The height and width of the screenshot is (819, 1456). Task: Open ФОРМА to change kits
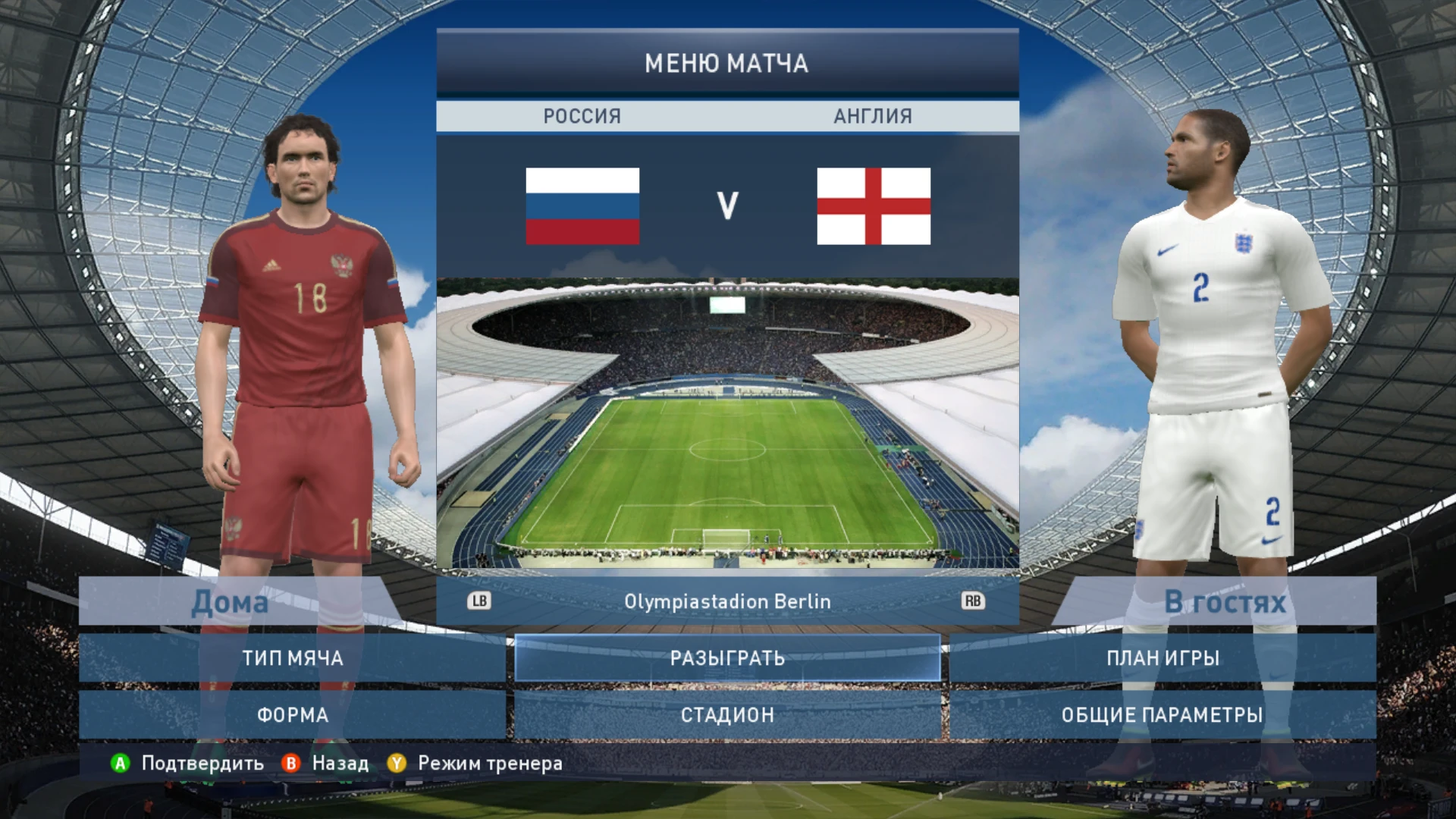294,714
